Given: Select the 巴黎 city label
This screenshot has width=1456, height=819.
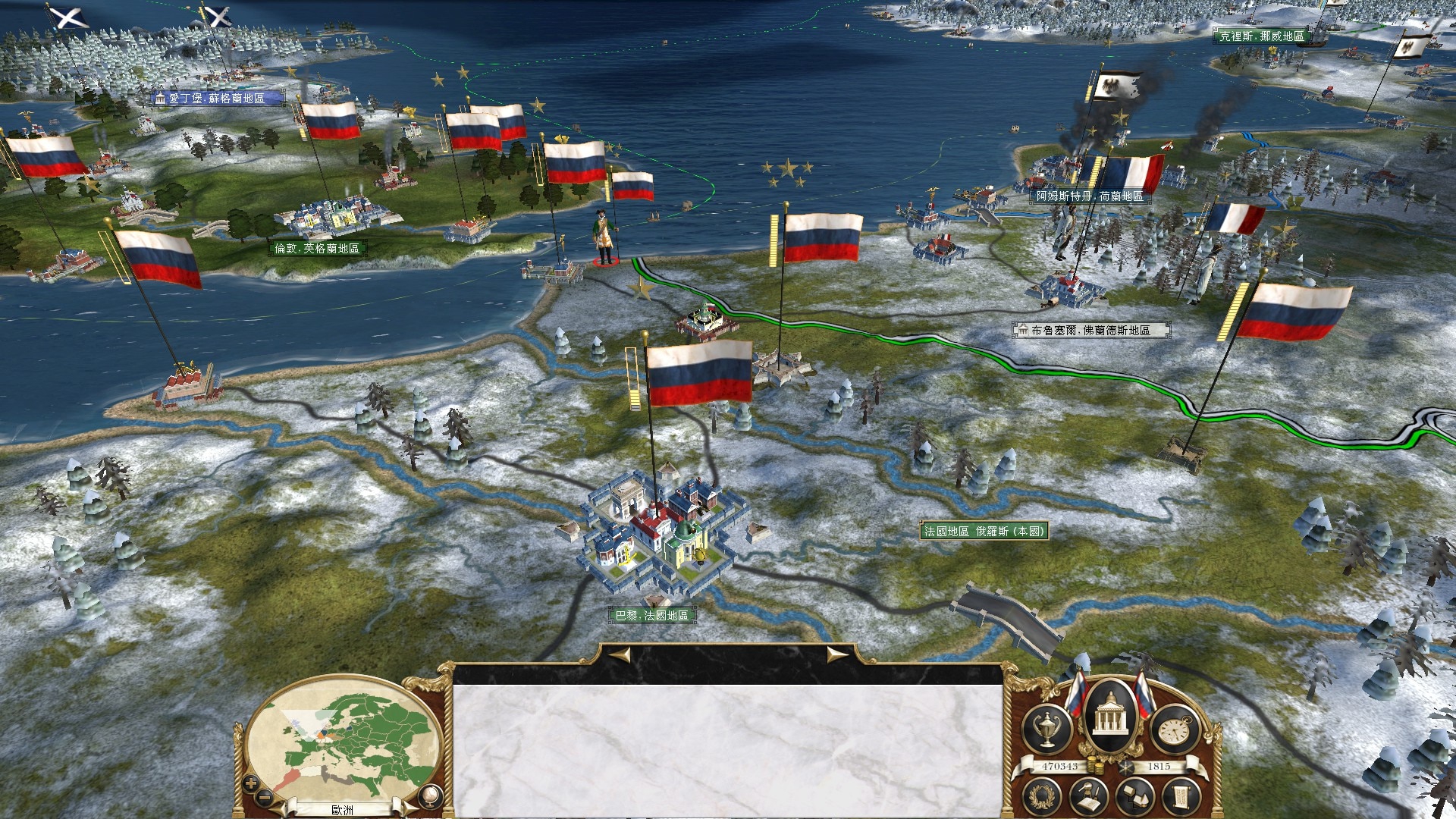Looking at the screenshot, I should click(651, 616).
